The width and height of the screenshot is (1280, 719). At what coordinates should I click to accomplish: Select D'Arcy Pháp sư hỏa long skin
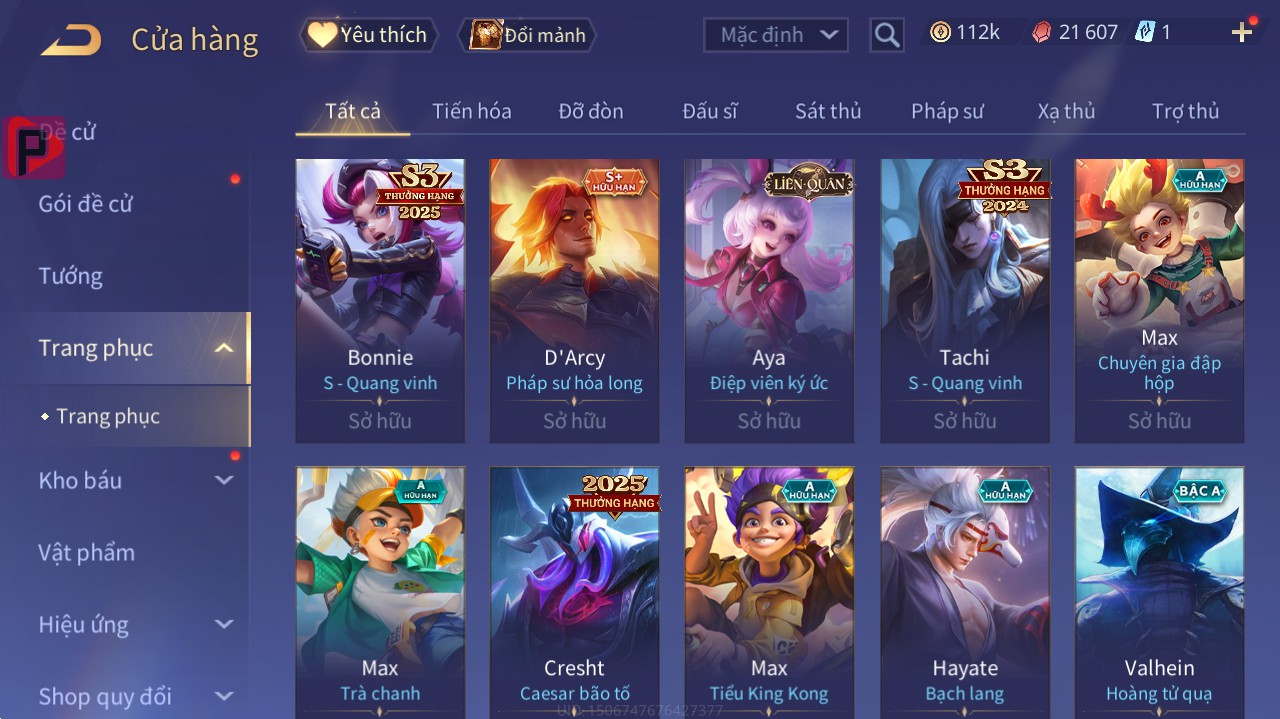pos(574,300)
